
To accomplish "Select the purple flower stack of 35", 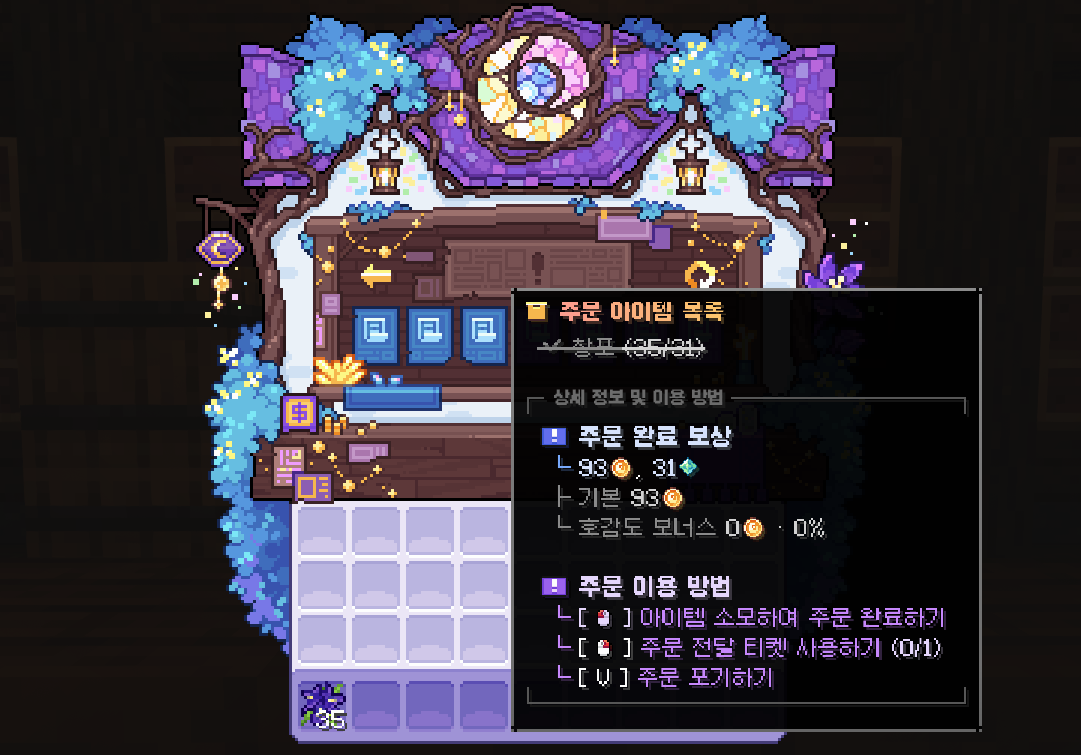I will coord(324,704).
